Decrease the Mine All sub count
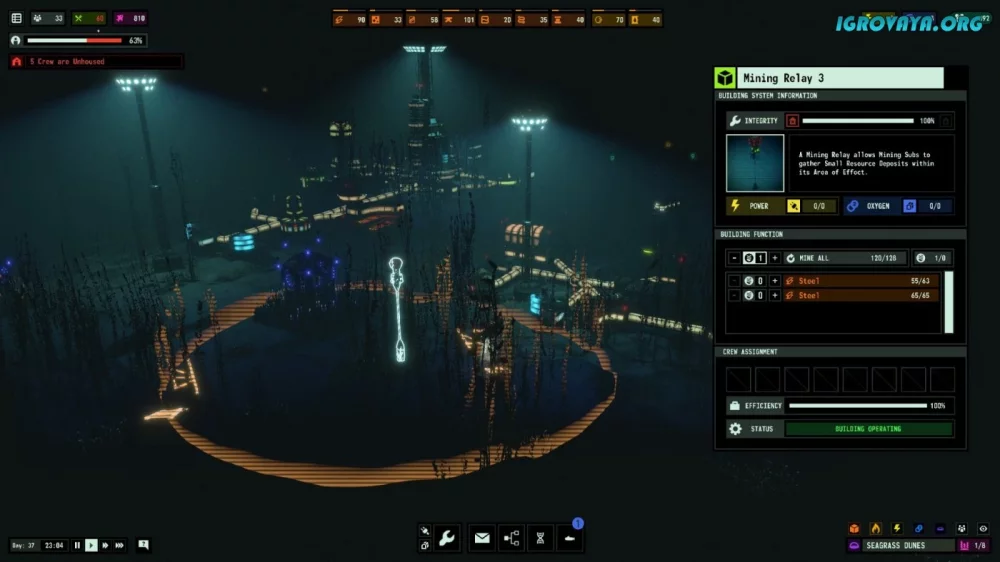The image size is (1000, 562). coord(734,258)
